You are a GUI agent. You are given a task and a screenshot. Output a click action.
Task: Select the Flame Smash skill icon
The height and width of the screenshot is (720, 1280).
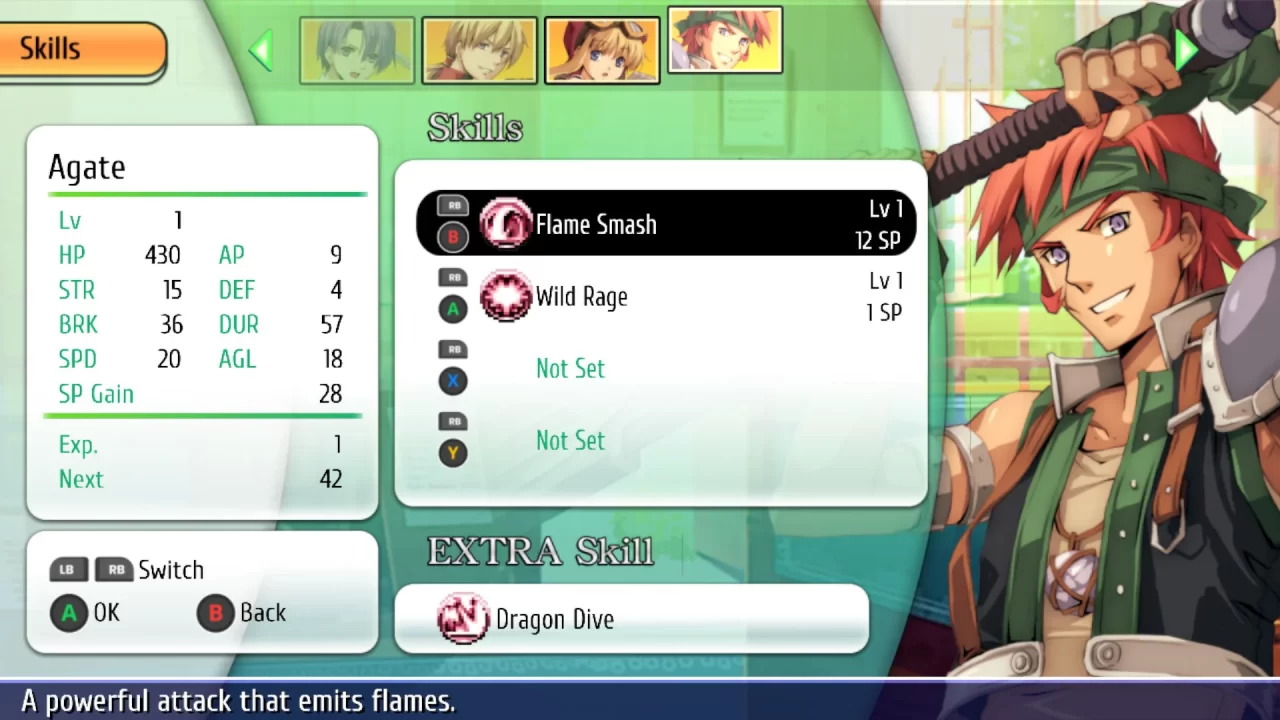[506, 224]
